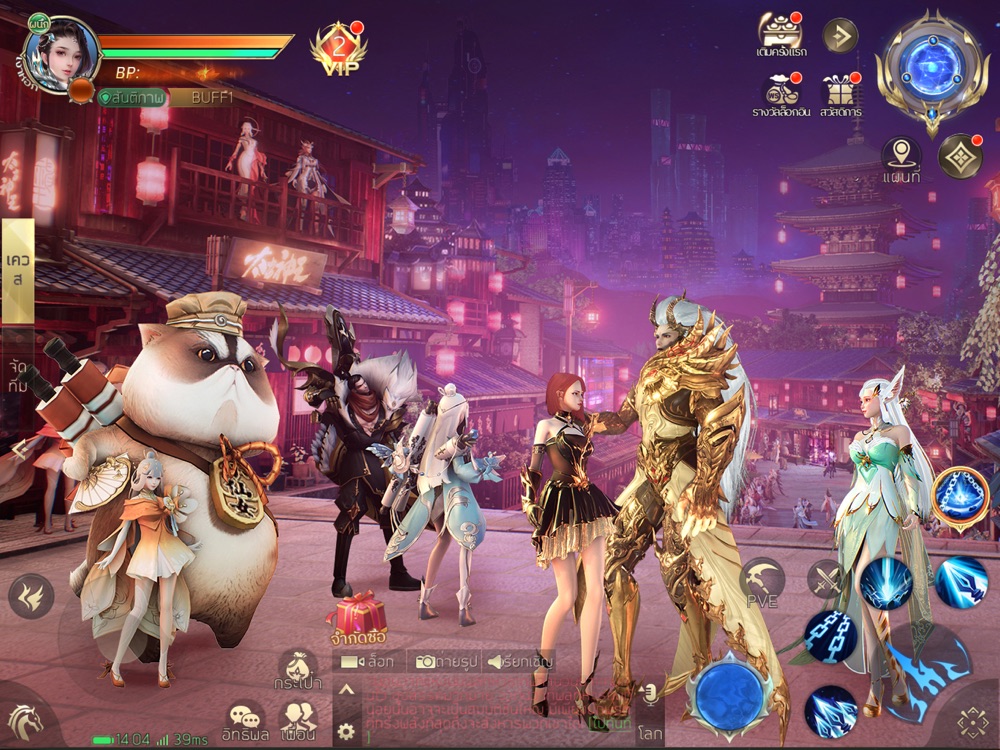The height and width of the screenshot is (750, 1000).
Task: Collapse the top icons with arrow button
Action: click(x=840, y=36)
